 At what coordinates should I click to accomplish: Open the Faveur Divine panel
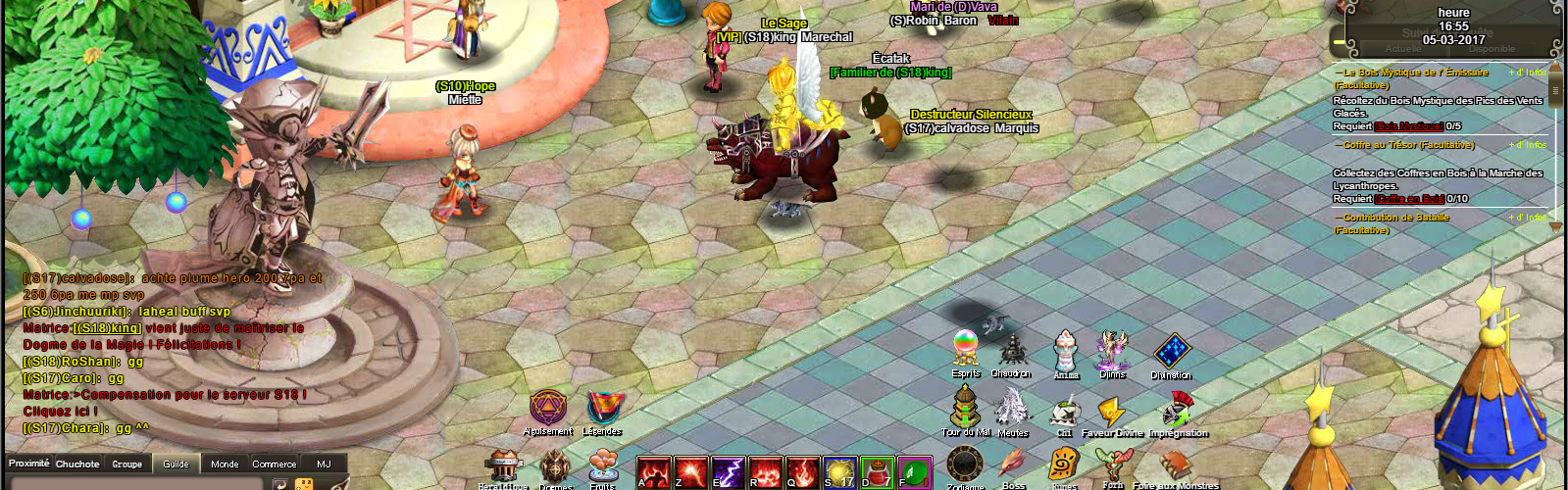[x=1111, y=411]
